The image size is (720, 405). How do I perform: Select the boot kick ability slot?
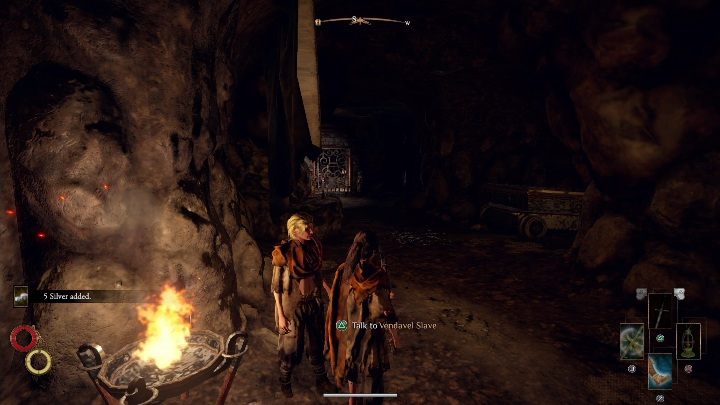[661, 370]
